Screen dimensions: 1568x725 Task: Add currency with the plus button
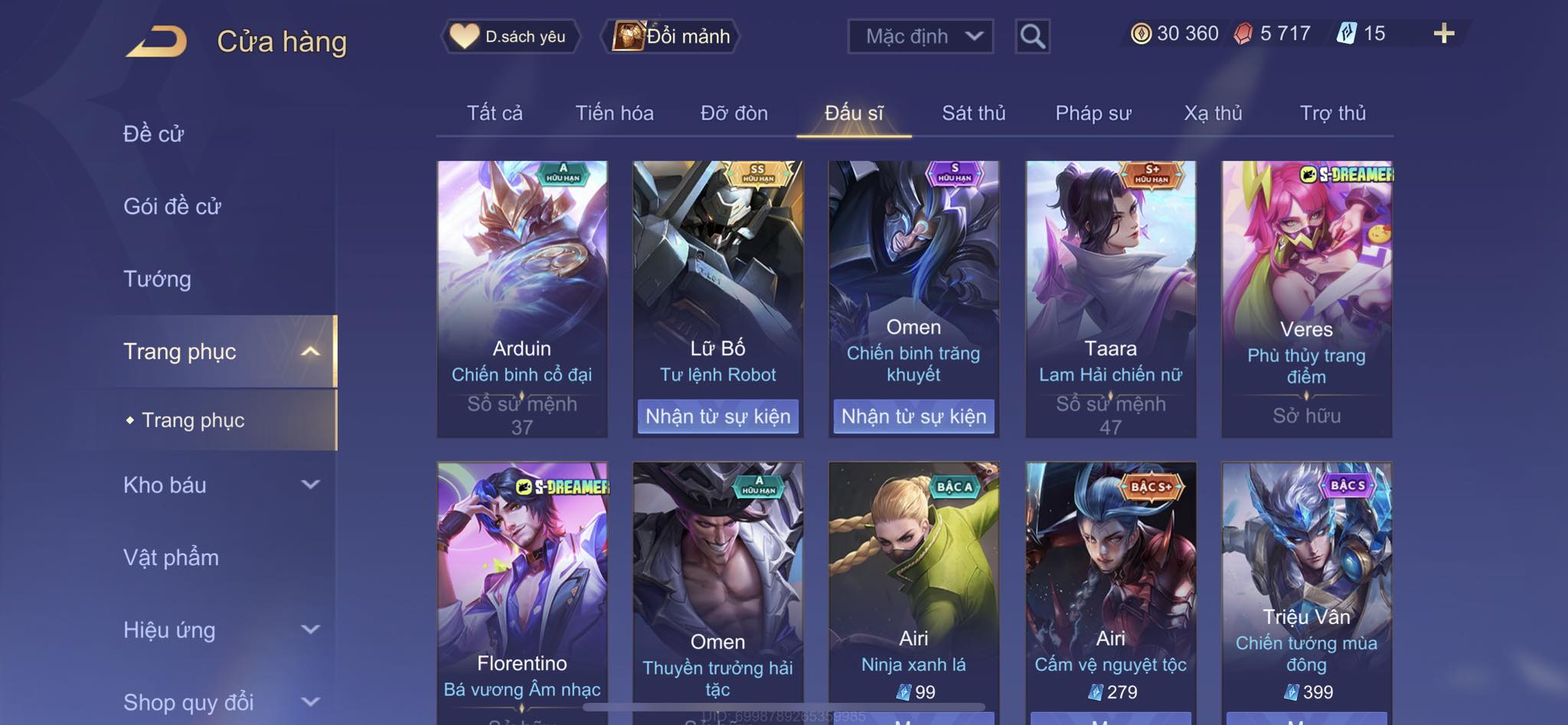pos(1443,34)
